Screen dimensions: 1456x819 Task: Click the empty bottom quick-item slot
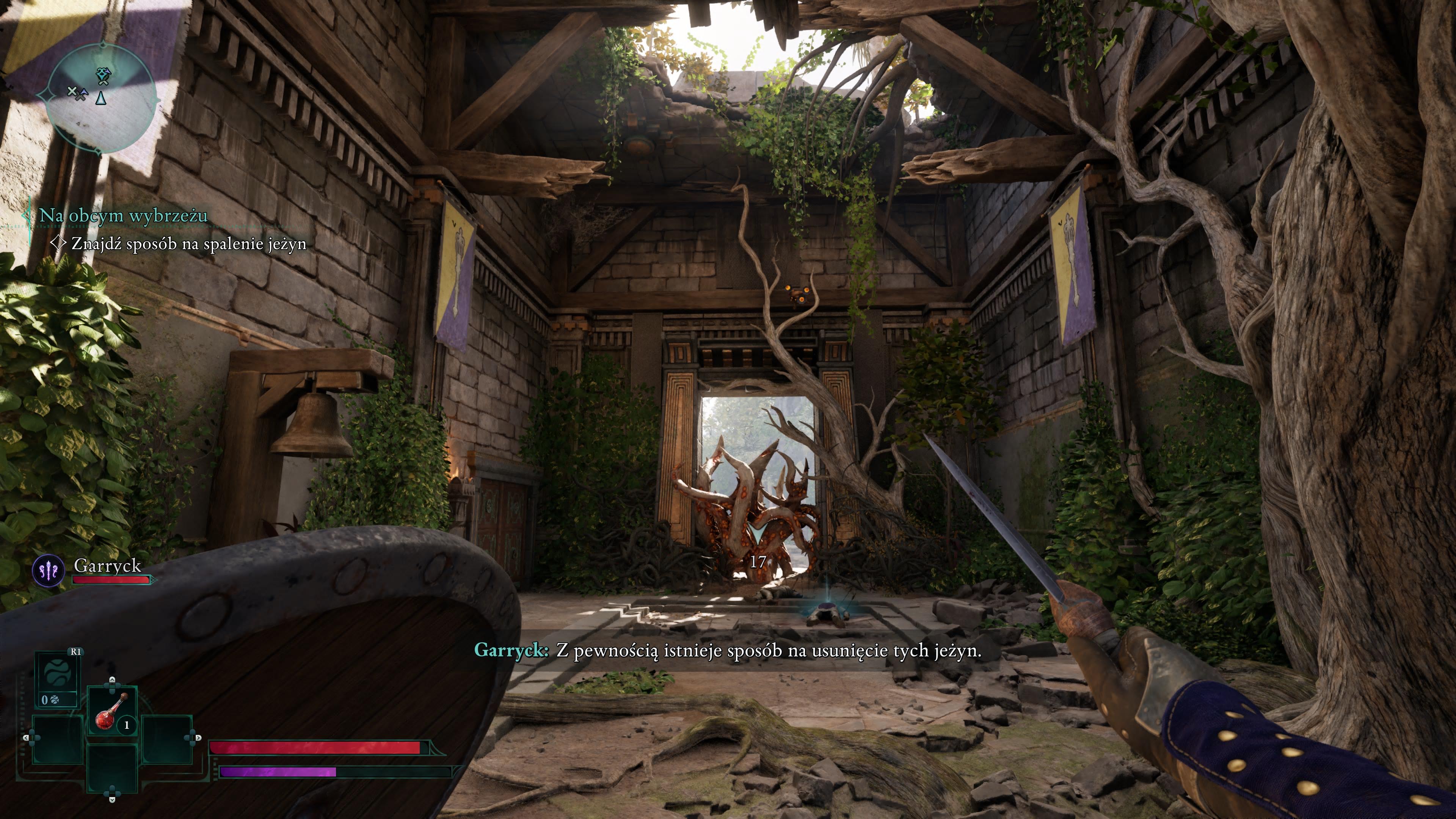pos(112,766)
